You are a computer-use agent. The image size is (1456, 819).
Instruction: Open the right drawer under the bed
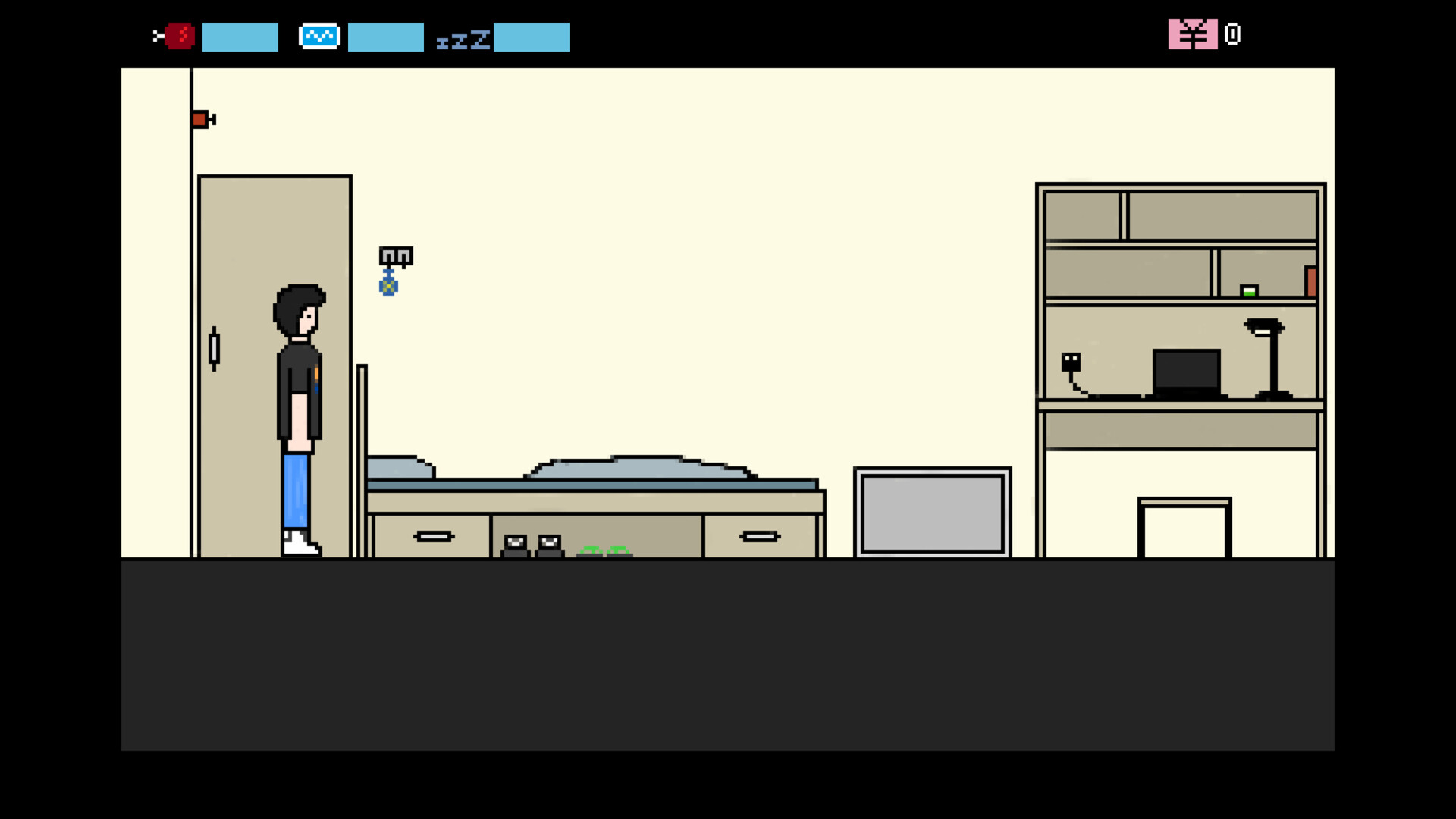click(x=761, y=535)
